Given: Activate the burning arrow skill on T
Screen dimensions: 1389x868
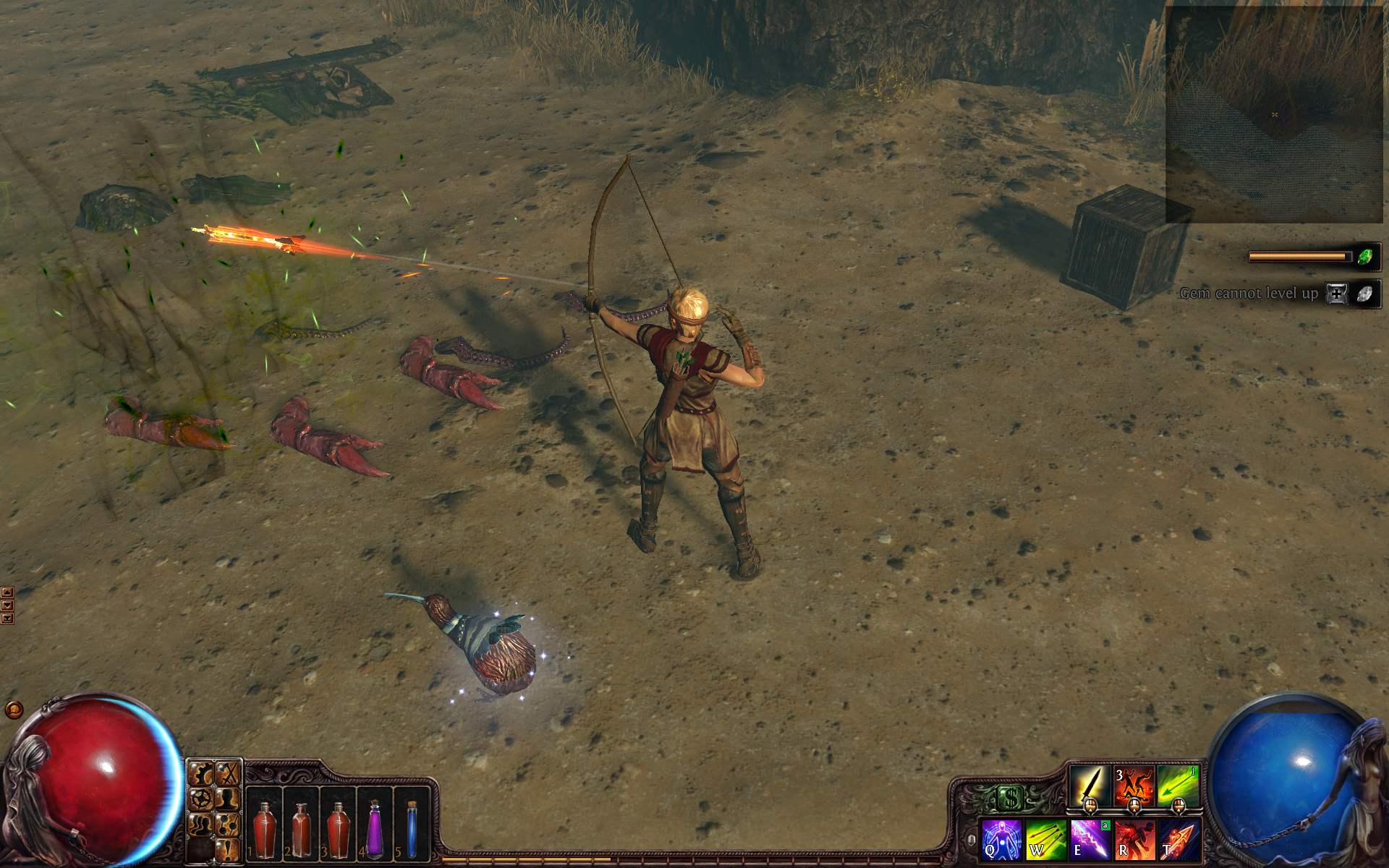Looking at the screenshot, I should [1179, 840].
